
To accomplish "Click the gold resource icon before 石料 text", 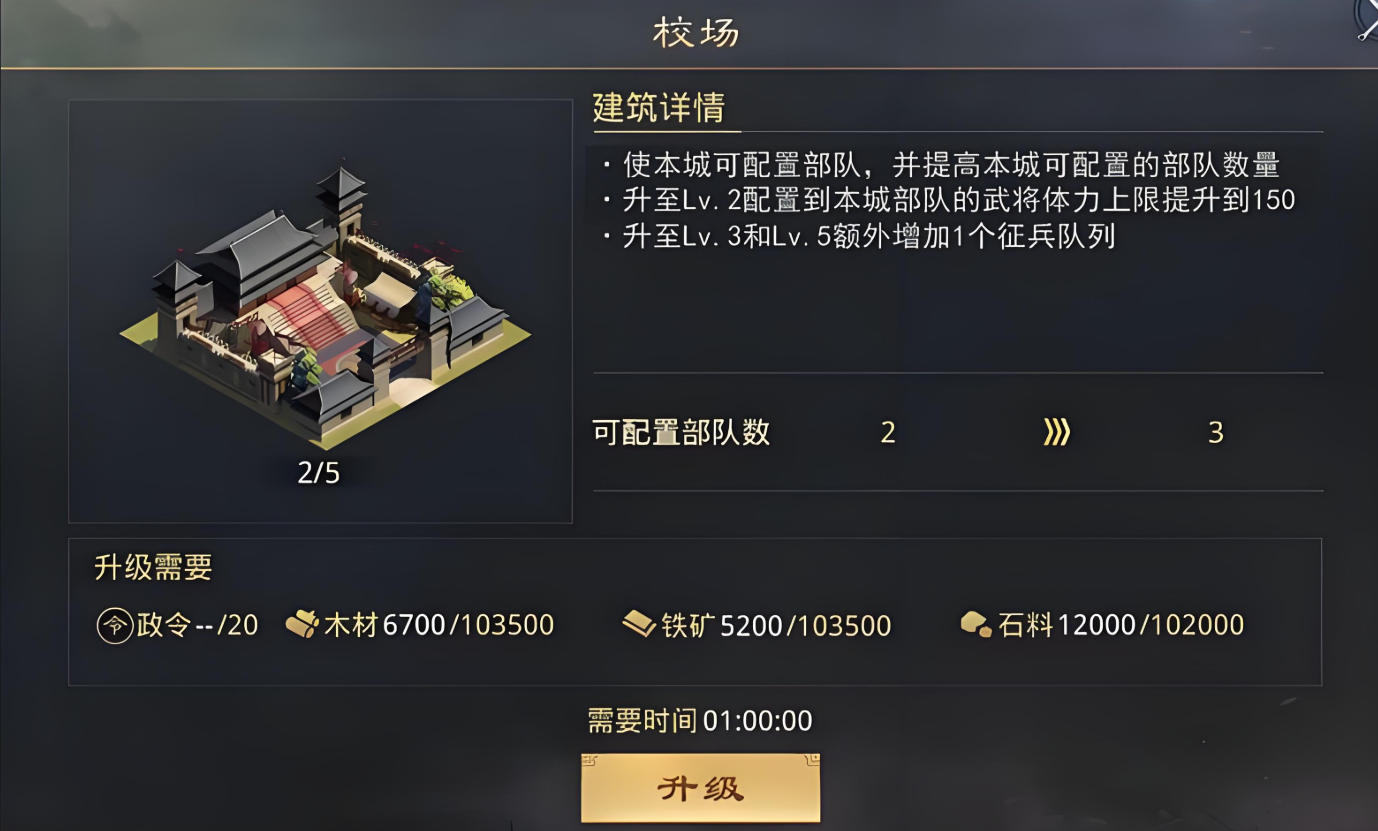I will click(975, 625).
